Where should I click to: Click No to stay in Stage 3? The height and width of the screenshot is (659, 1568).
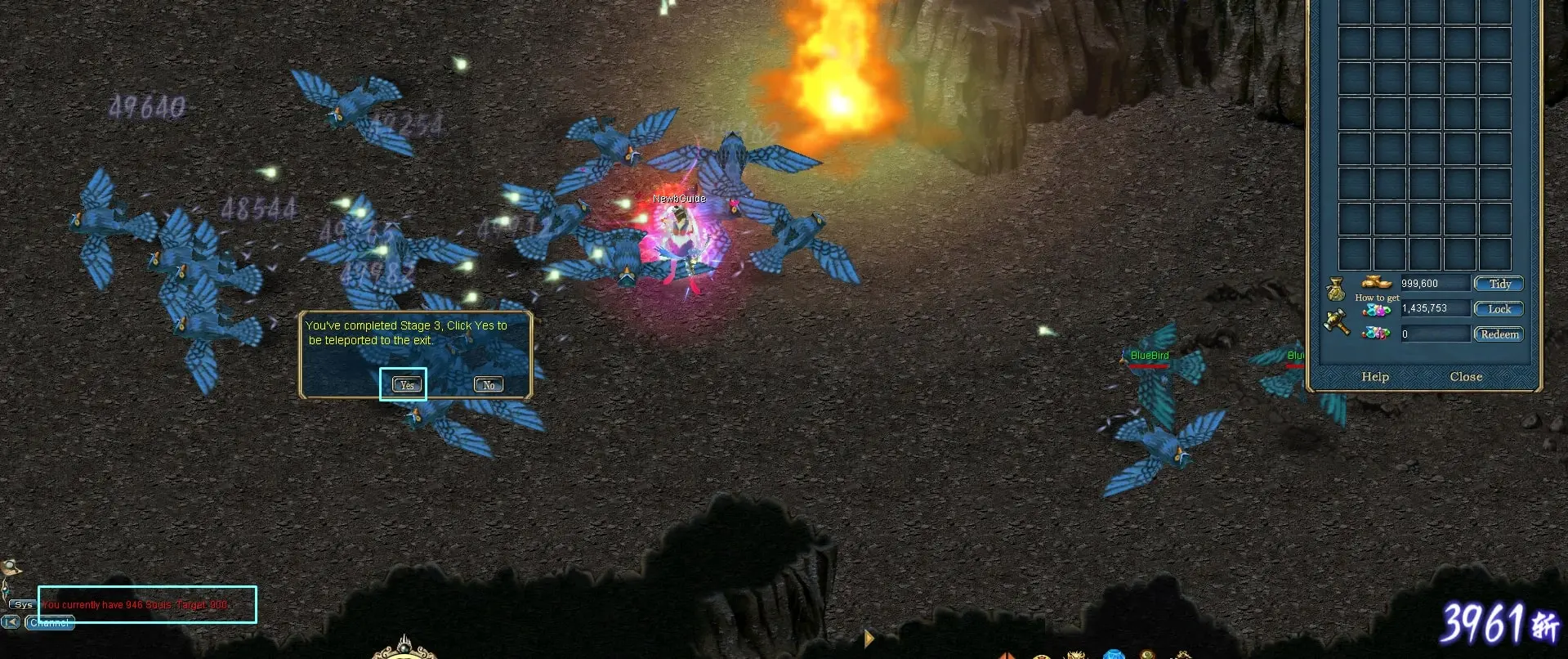tap(488, 383)
